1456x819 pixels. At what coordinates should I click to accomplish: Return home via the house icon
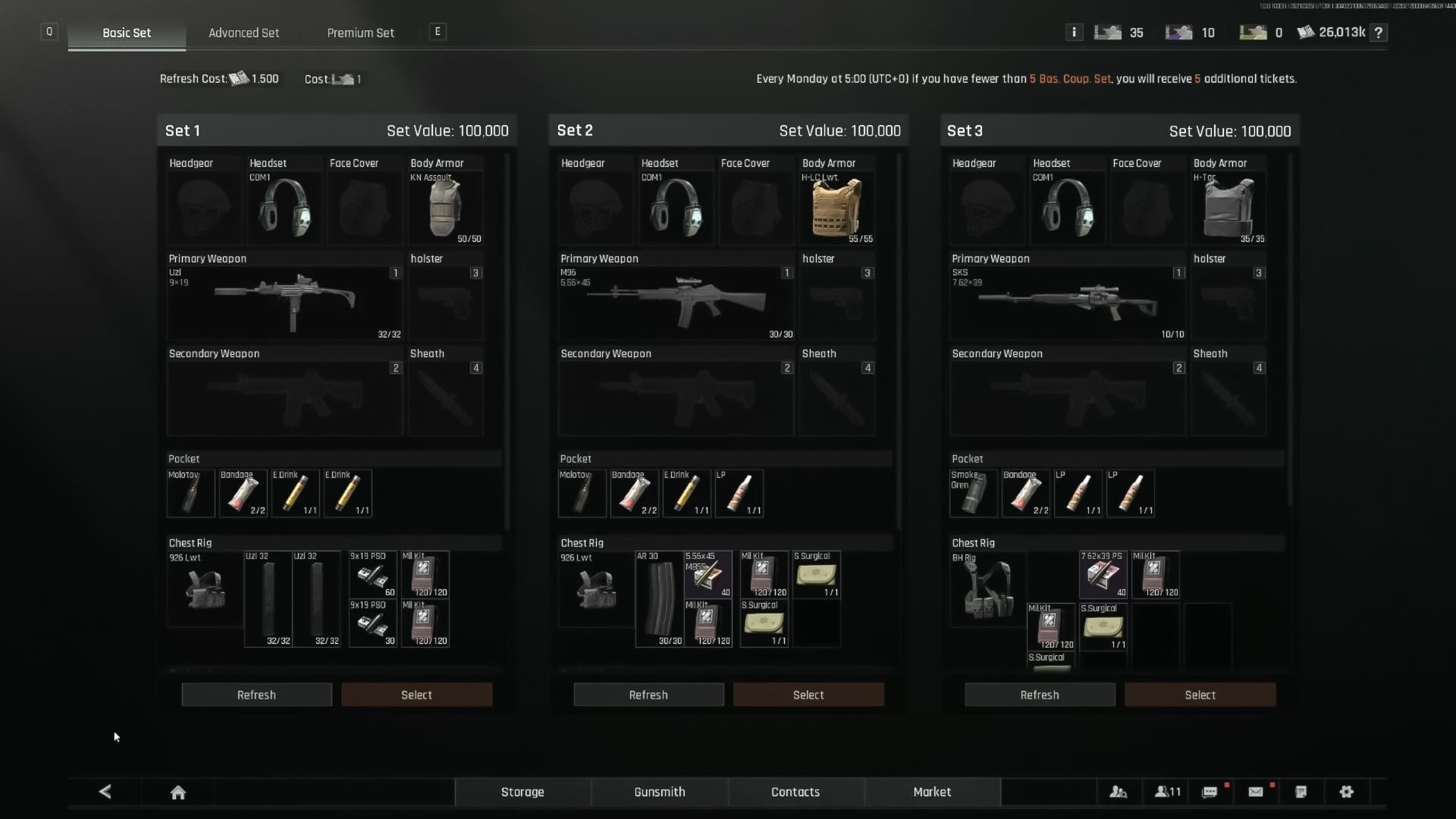point(178,792)
